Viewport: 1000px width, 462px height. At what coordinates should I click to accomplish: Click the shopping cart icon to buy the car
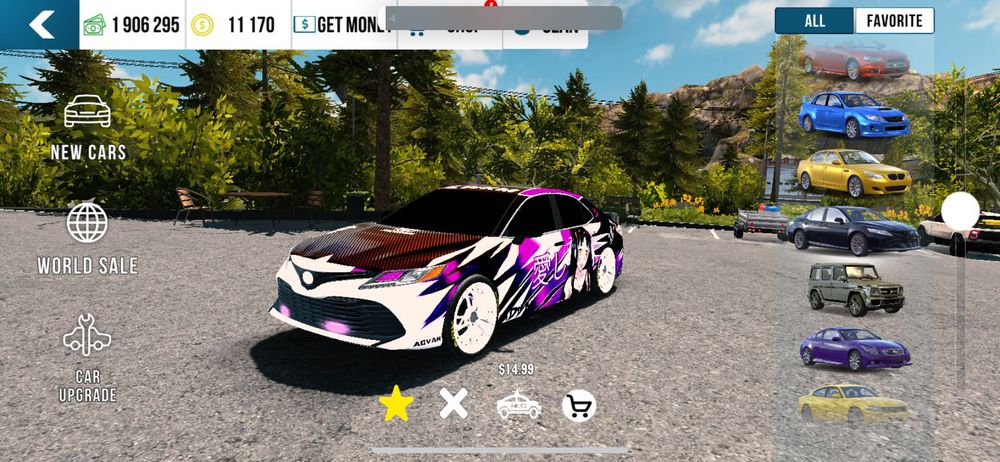point(579,405)
